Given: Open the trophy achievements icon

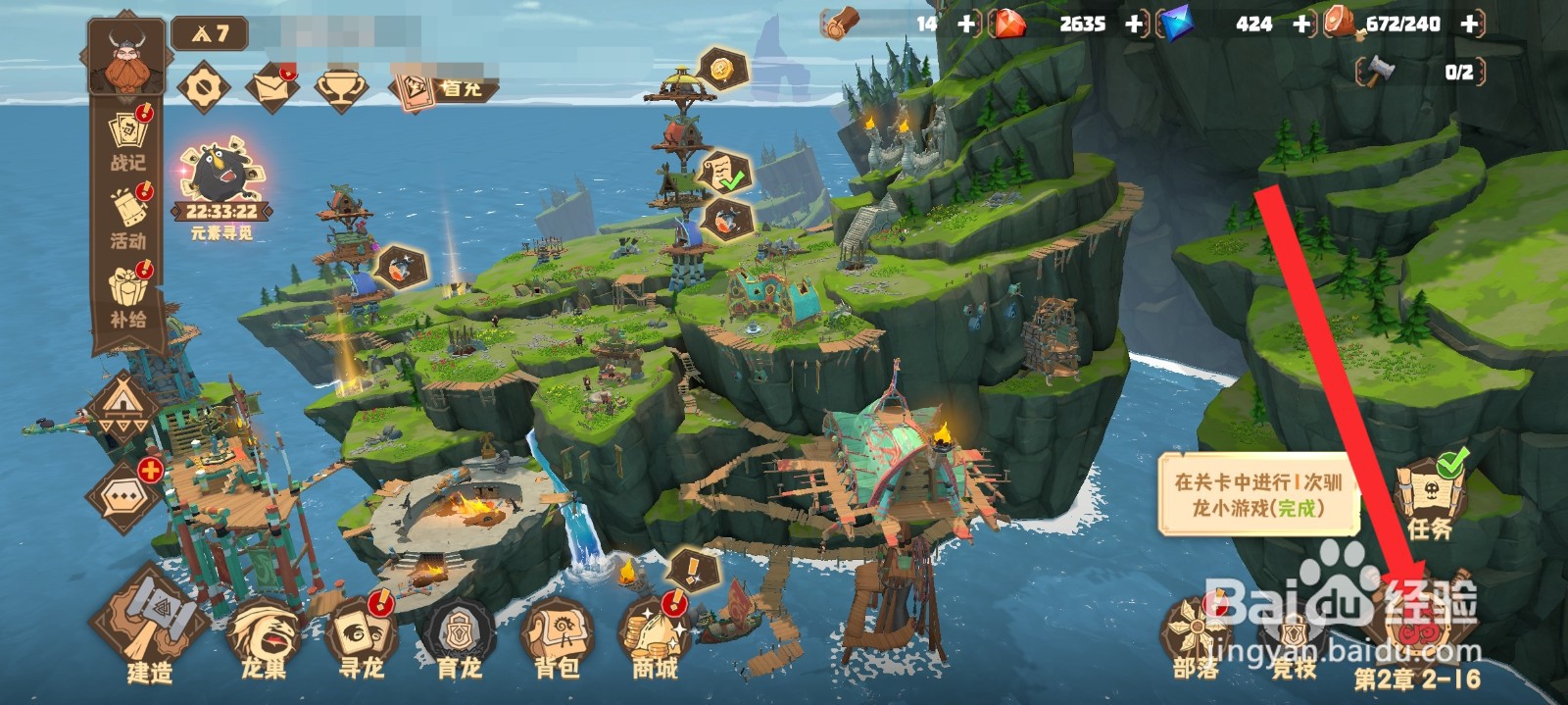Looking at the screenshot, I should [x=340, y=87].
